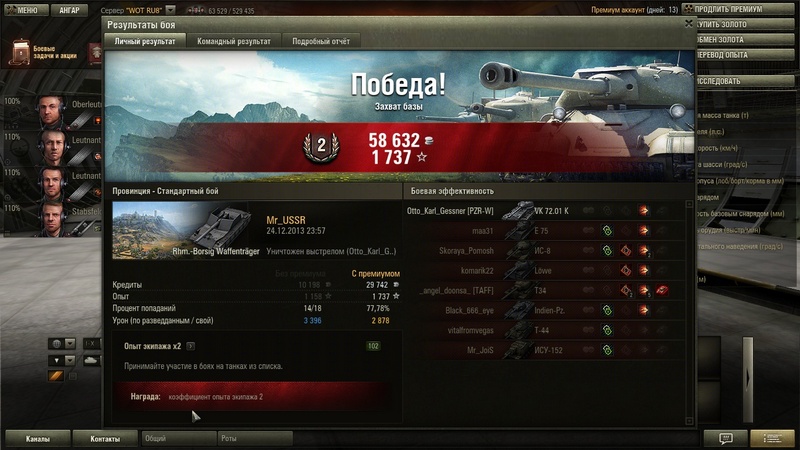
Task: Switch to Командный результат tab
Action: [234, 42]
